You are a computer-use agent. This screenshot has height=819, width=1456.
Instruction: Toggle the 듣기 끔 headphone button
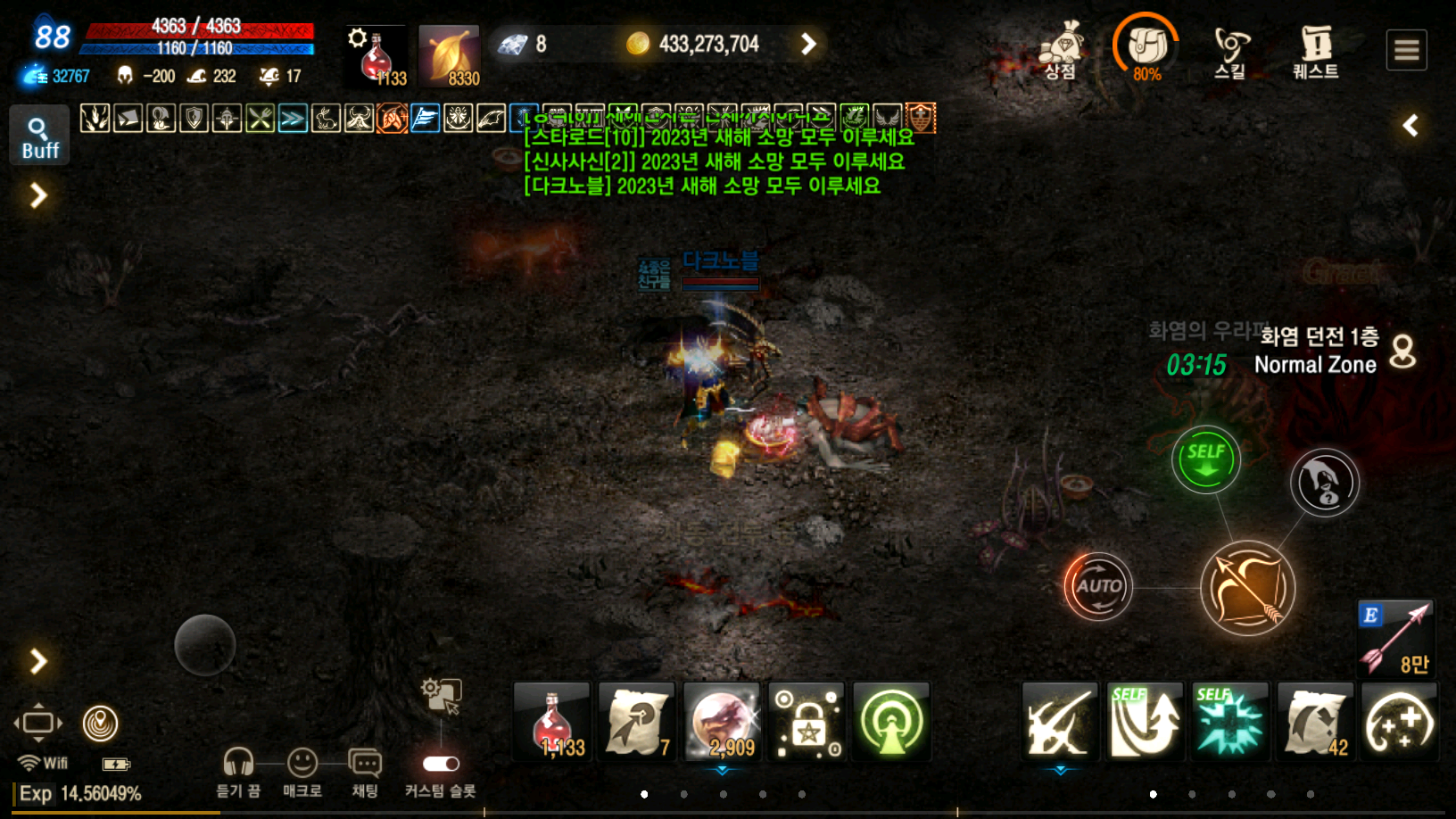pos(238,772)
